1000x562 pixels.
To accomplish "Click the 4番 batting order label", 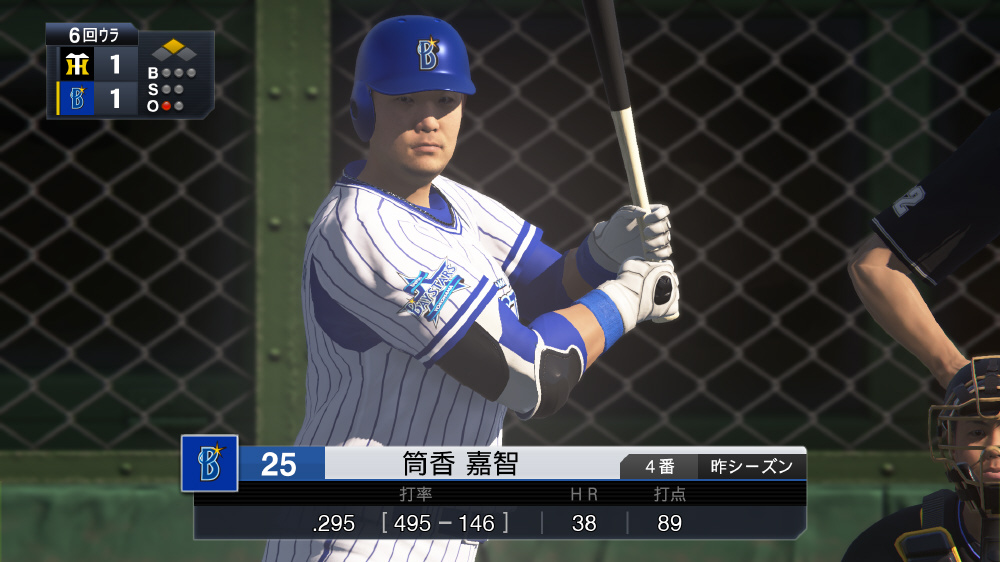I will tap(659, 466).
